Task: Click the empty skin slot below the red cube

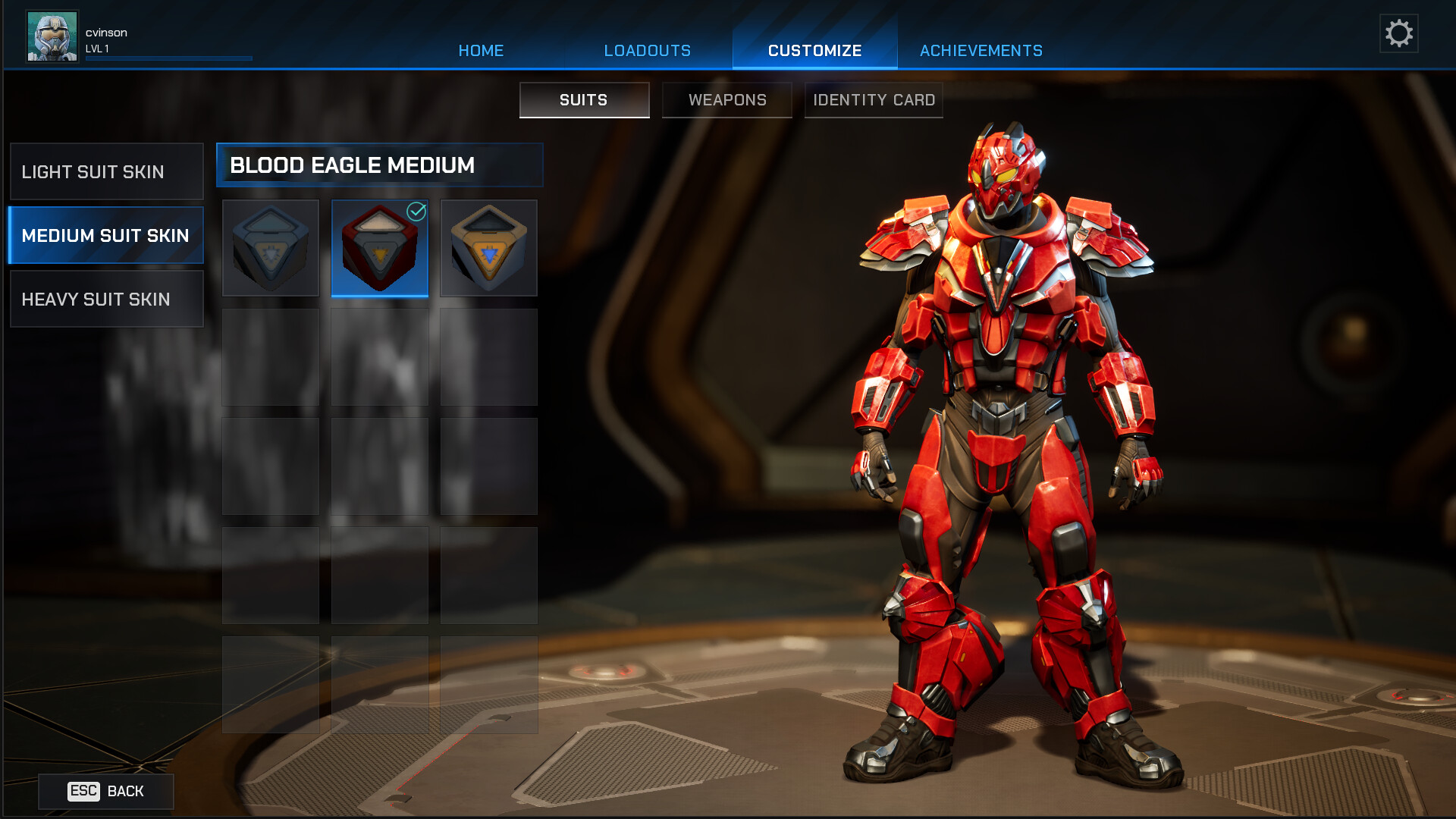Action: [x=379, y=356]
